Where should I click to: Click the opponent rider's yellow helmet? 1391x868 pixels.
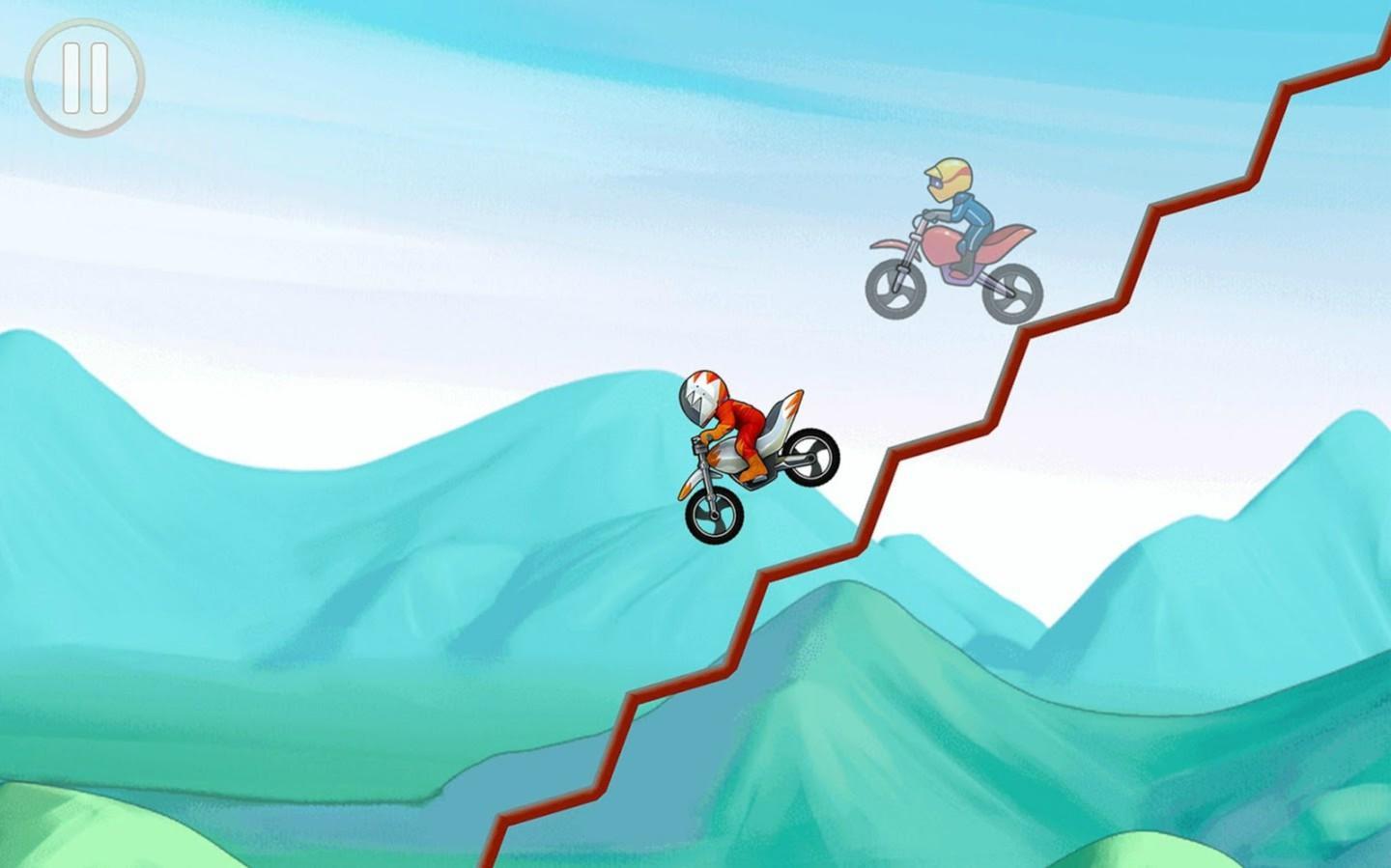pos(950,176)
